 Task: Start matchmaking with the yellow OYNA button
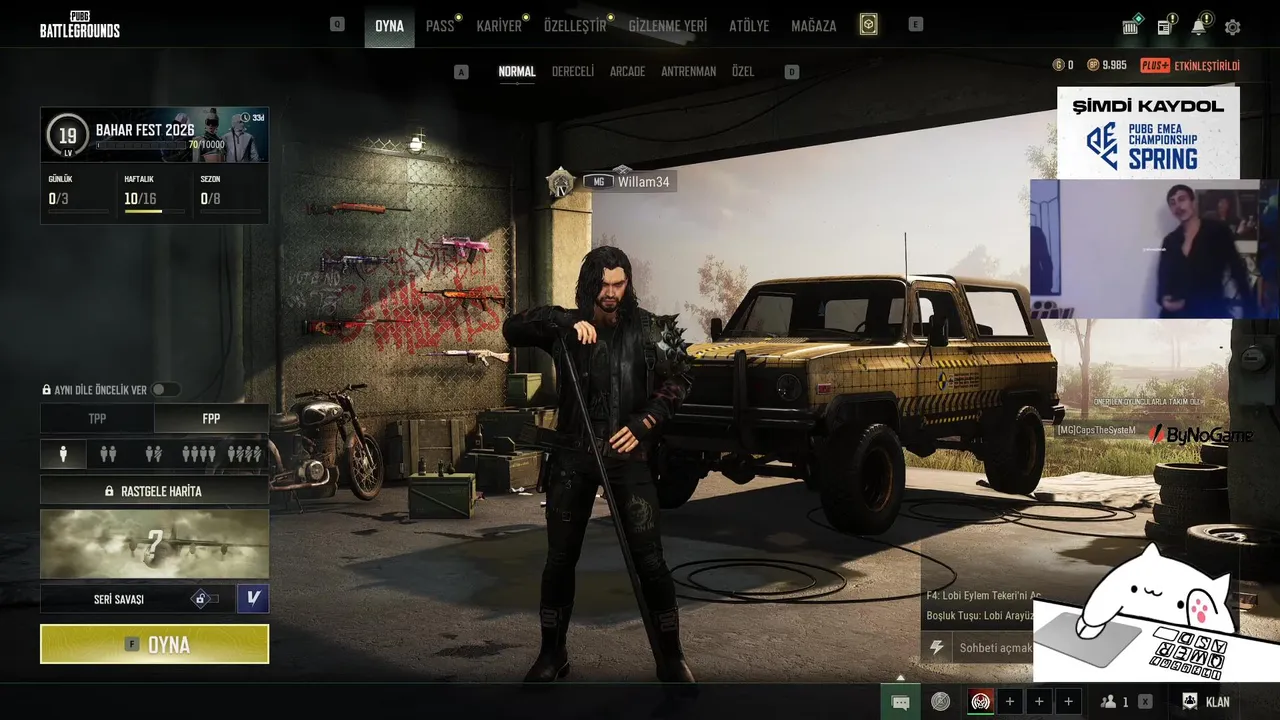[x=154, y=644]
